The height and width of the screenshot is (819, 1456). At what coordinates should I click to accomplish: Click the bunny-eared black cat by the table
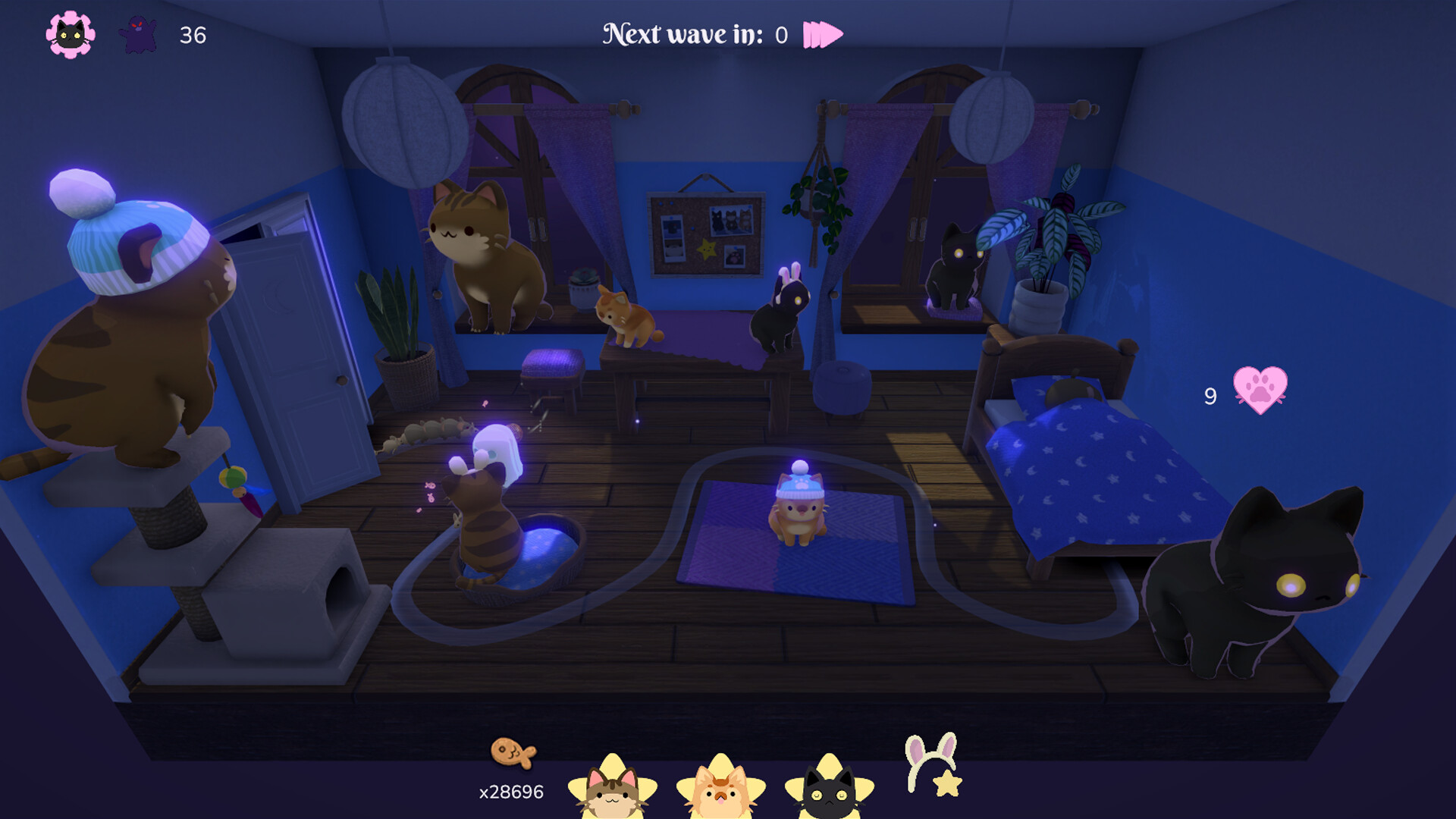(x=781, y=318)
